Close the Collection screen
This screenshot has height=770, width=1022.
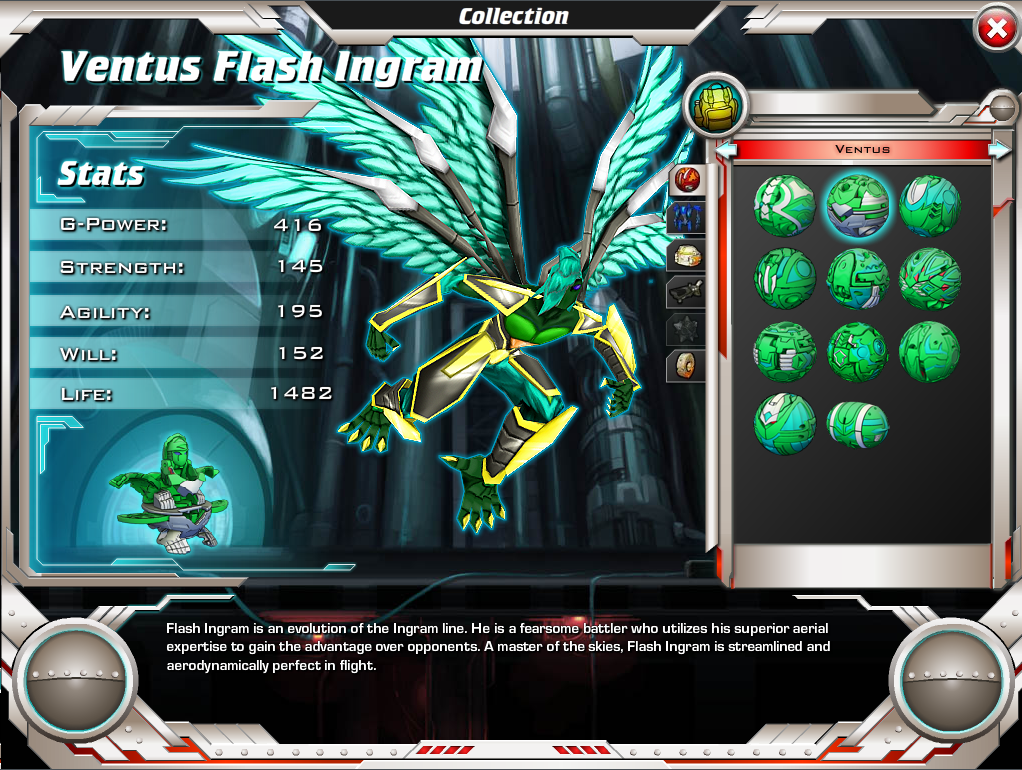click(996, 30)
